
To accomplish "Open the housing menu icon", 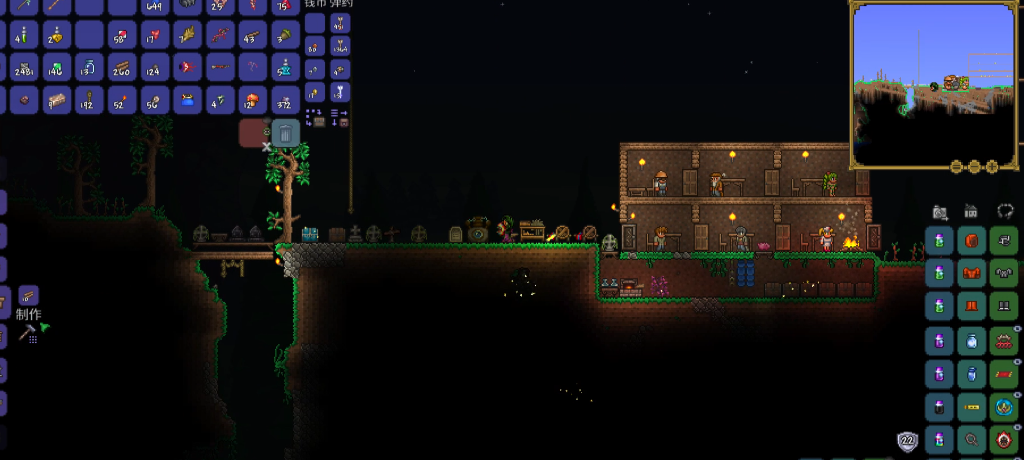I will (x=971, y=212).
